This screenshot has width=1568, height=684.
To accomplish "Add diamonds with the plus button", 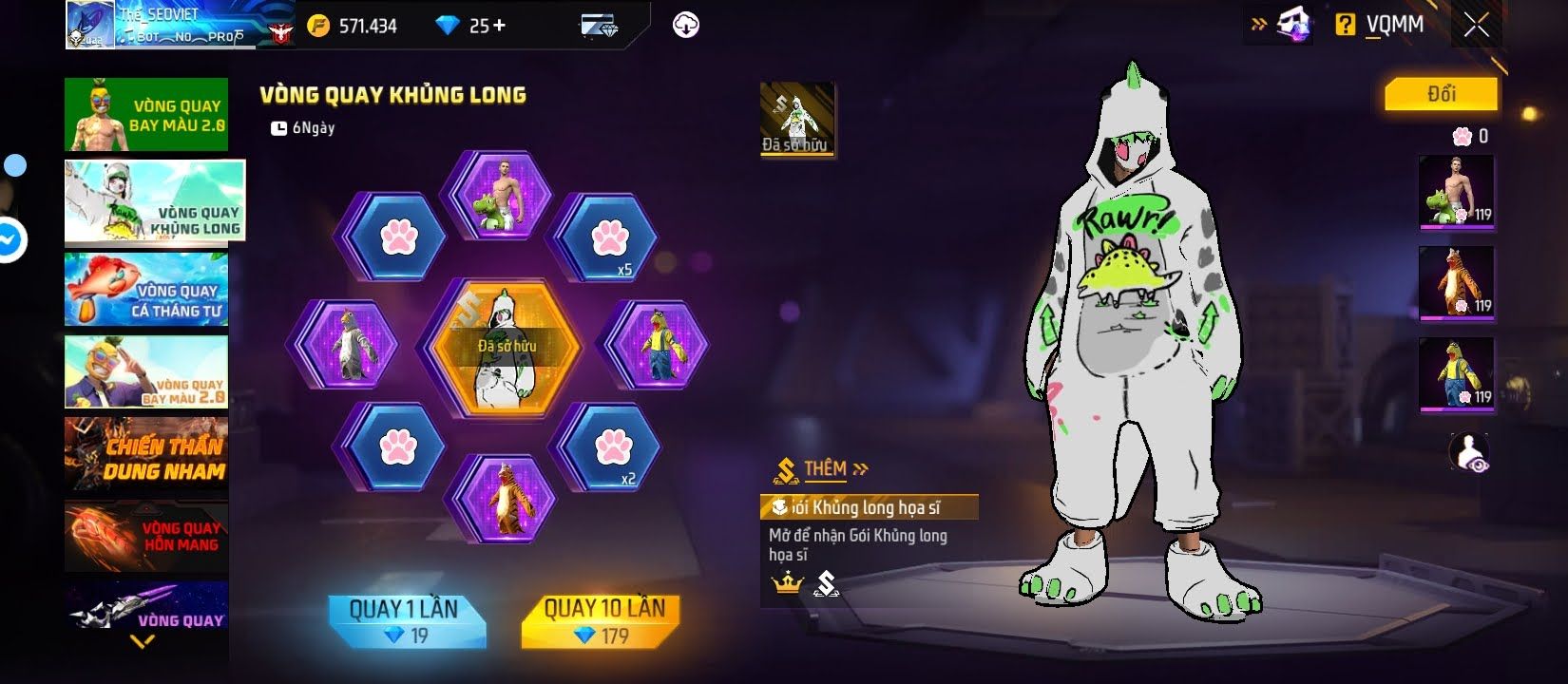I will tap(500, 27).
